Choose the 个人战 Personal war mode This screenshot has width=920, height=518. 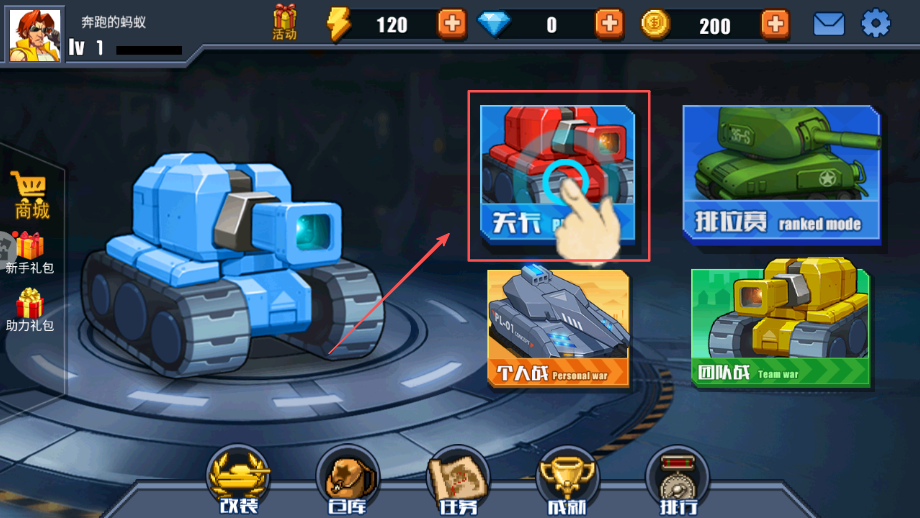(558, 328)
